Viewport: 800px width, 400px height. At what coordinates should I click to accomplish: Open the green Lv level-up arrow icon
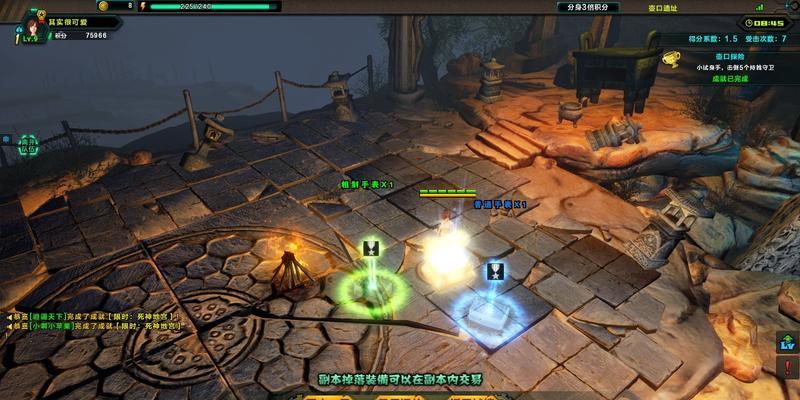click(x=787, y=343)
